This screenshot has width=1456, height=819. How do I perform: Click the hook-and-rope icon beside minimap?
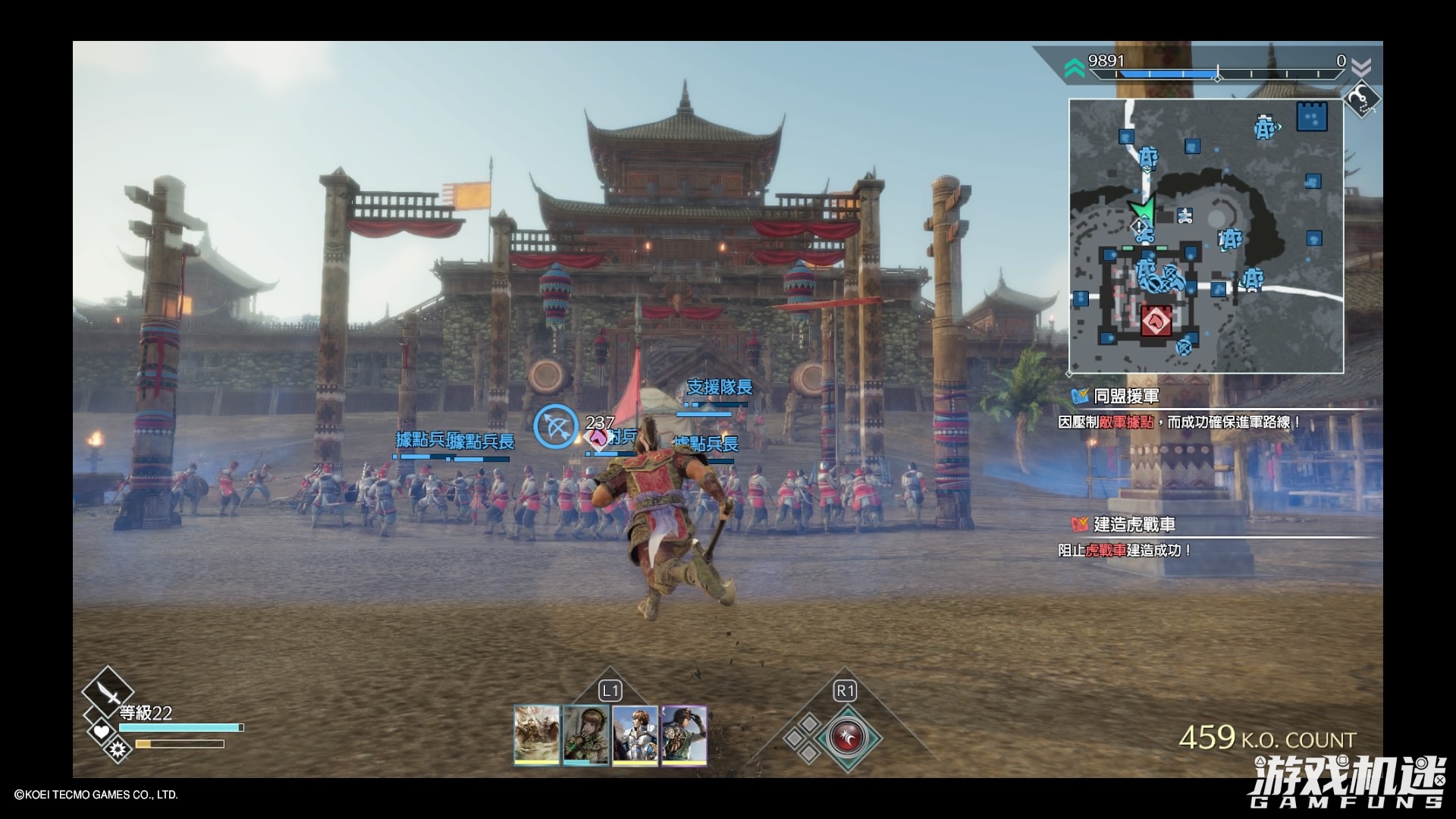pyautogui.click(x=1361, y=99)
